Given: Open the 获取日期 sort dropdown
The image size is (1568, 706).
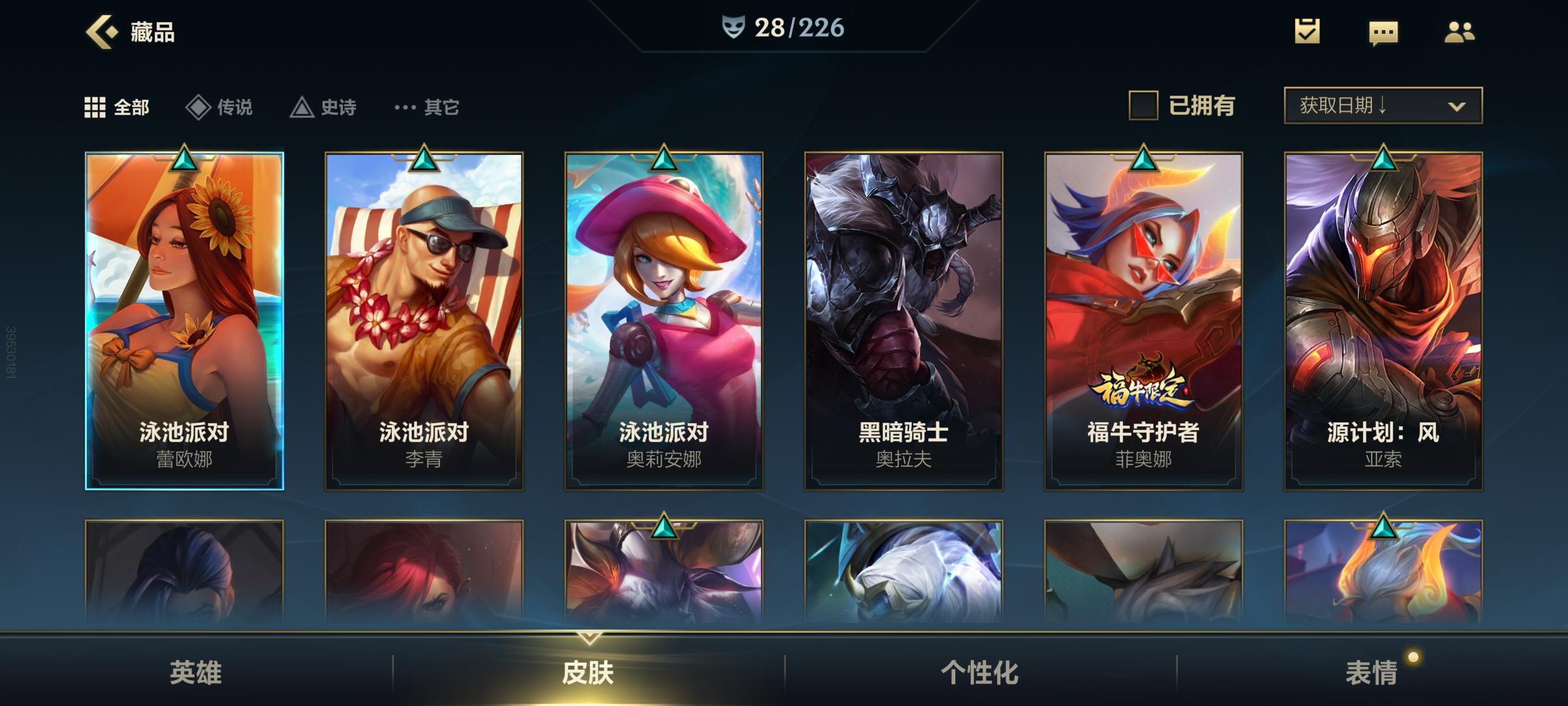Looking at the screenshot, I should 1382,105.
